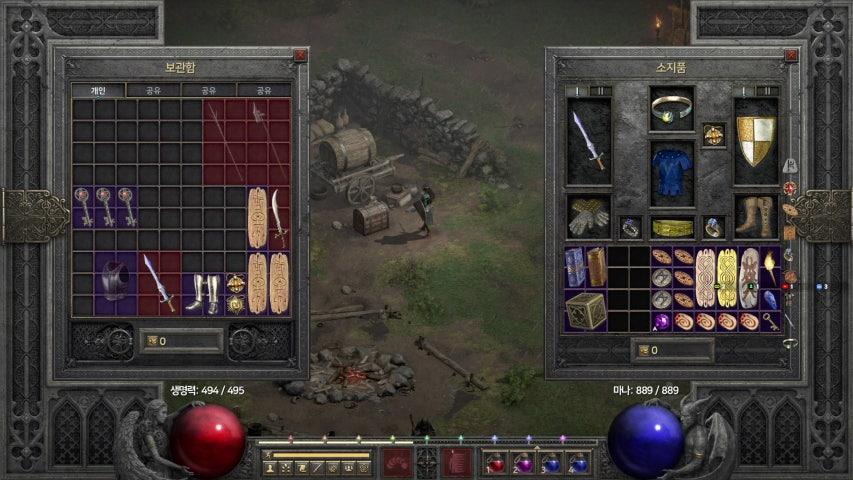
Task: Select the equipped boots in inventory
Action: tap(755, 216)
